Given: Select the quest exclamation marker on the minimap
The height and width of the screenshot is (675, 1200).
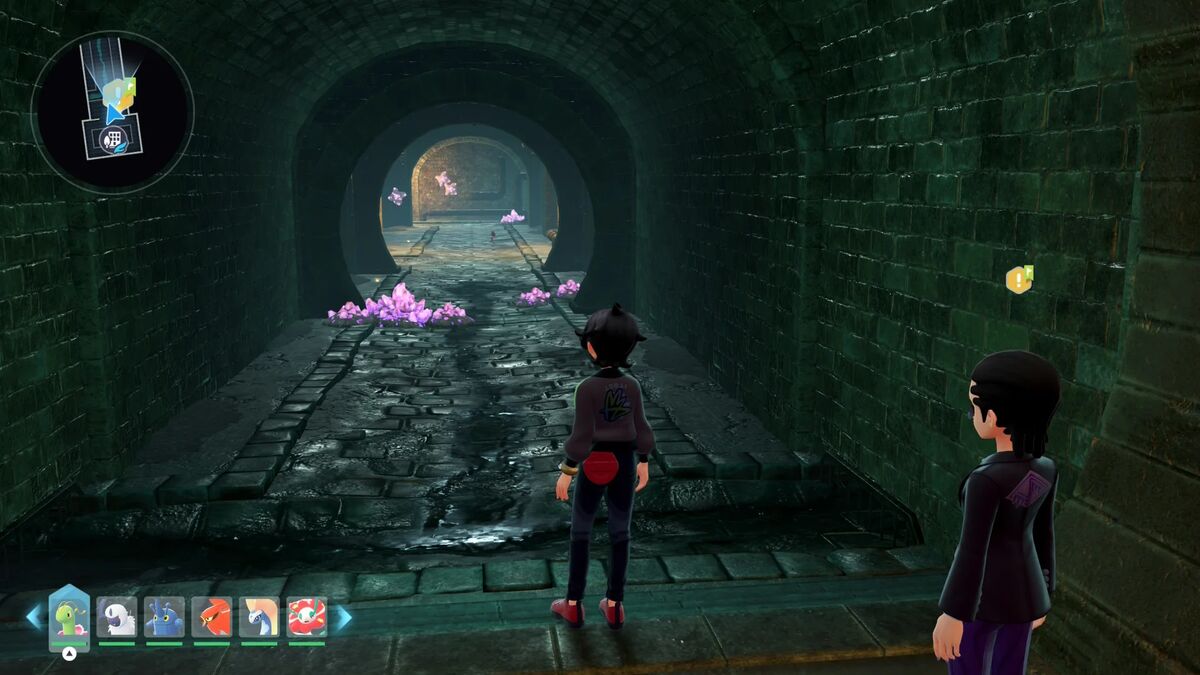Looking at the screenshot, I should click(122, 90).
